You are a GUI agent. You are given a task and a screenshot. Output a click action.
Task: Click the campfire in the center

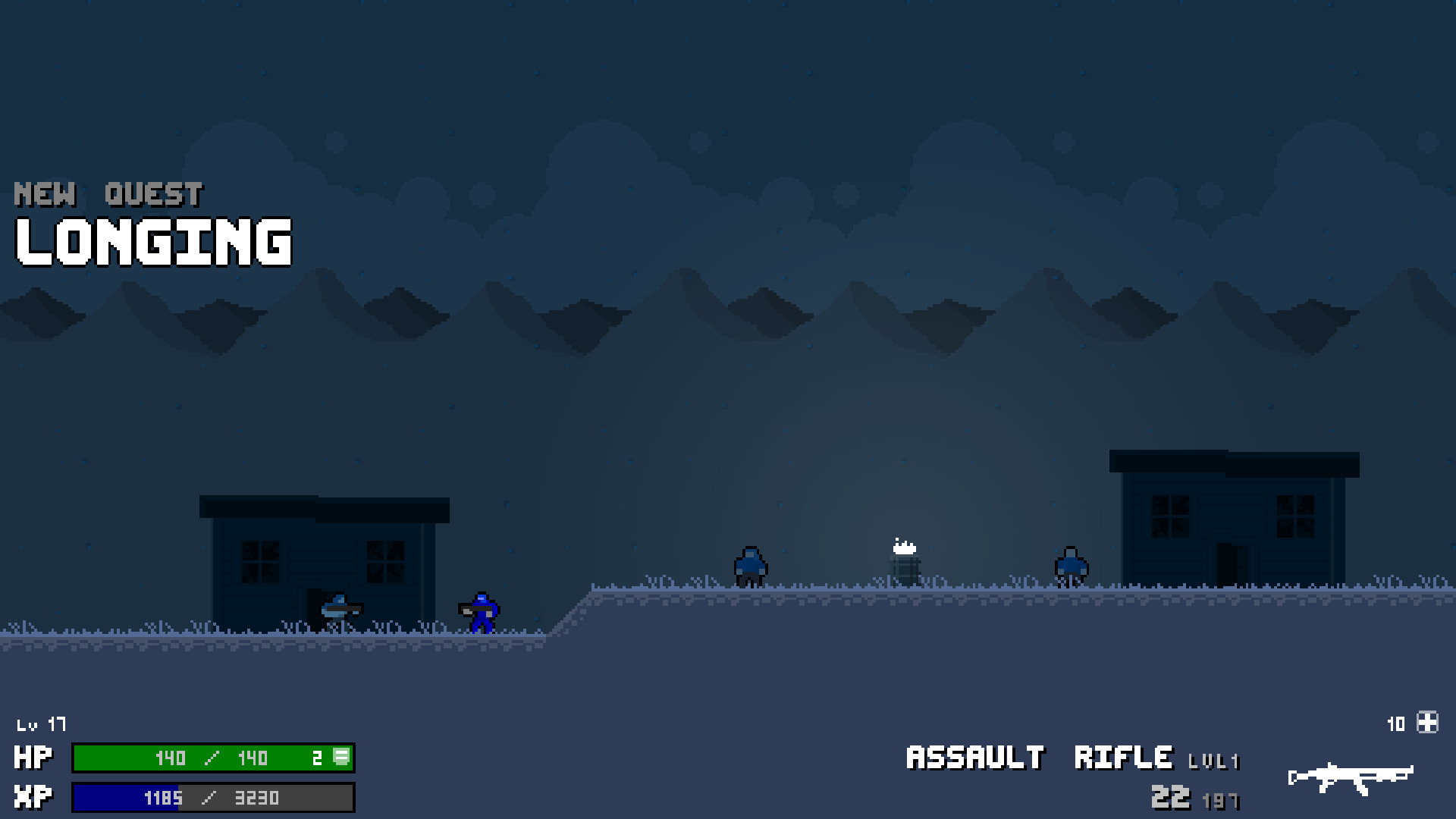pos(903,557)
